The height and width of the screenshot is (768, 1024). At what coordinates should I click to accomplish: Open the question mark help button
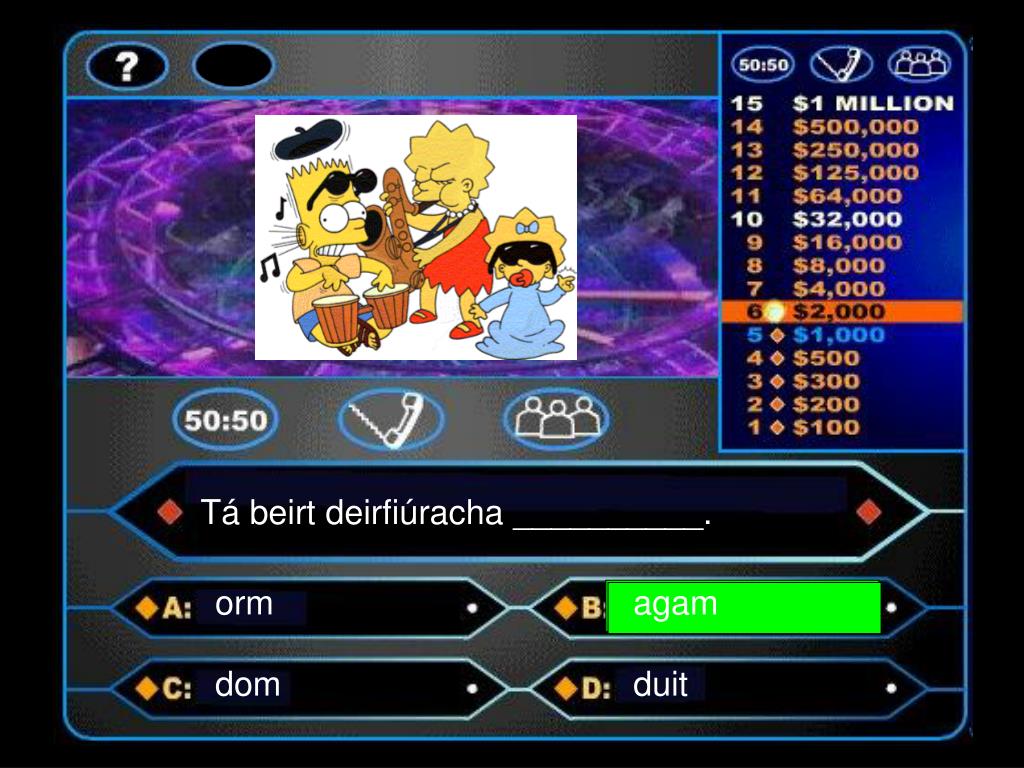pos(127,66)
